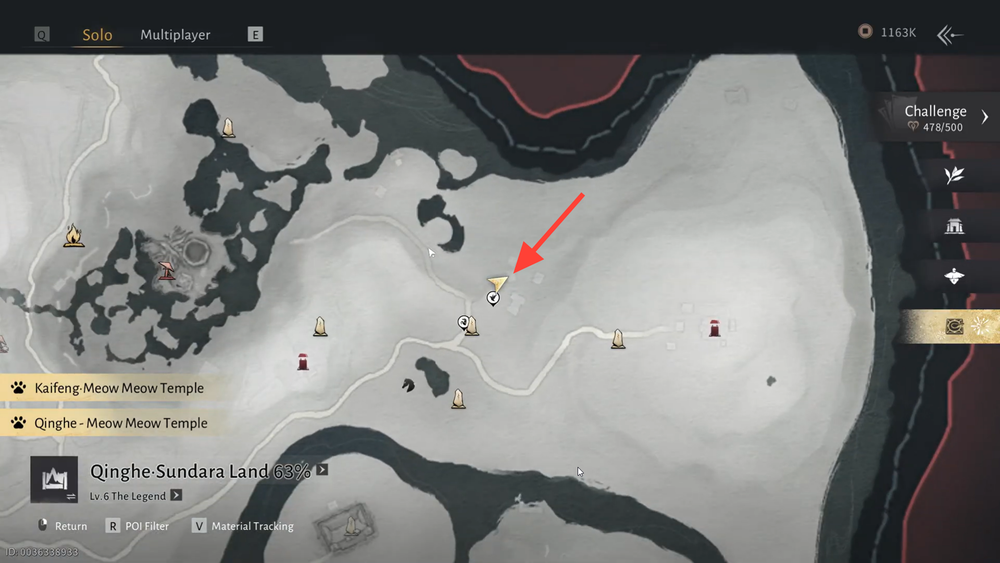Expand Qinghe·Sundara Land region details

tap(322, 471)
